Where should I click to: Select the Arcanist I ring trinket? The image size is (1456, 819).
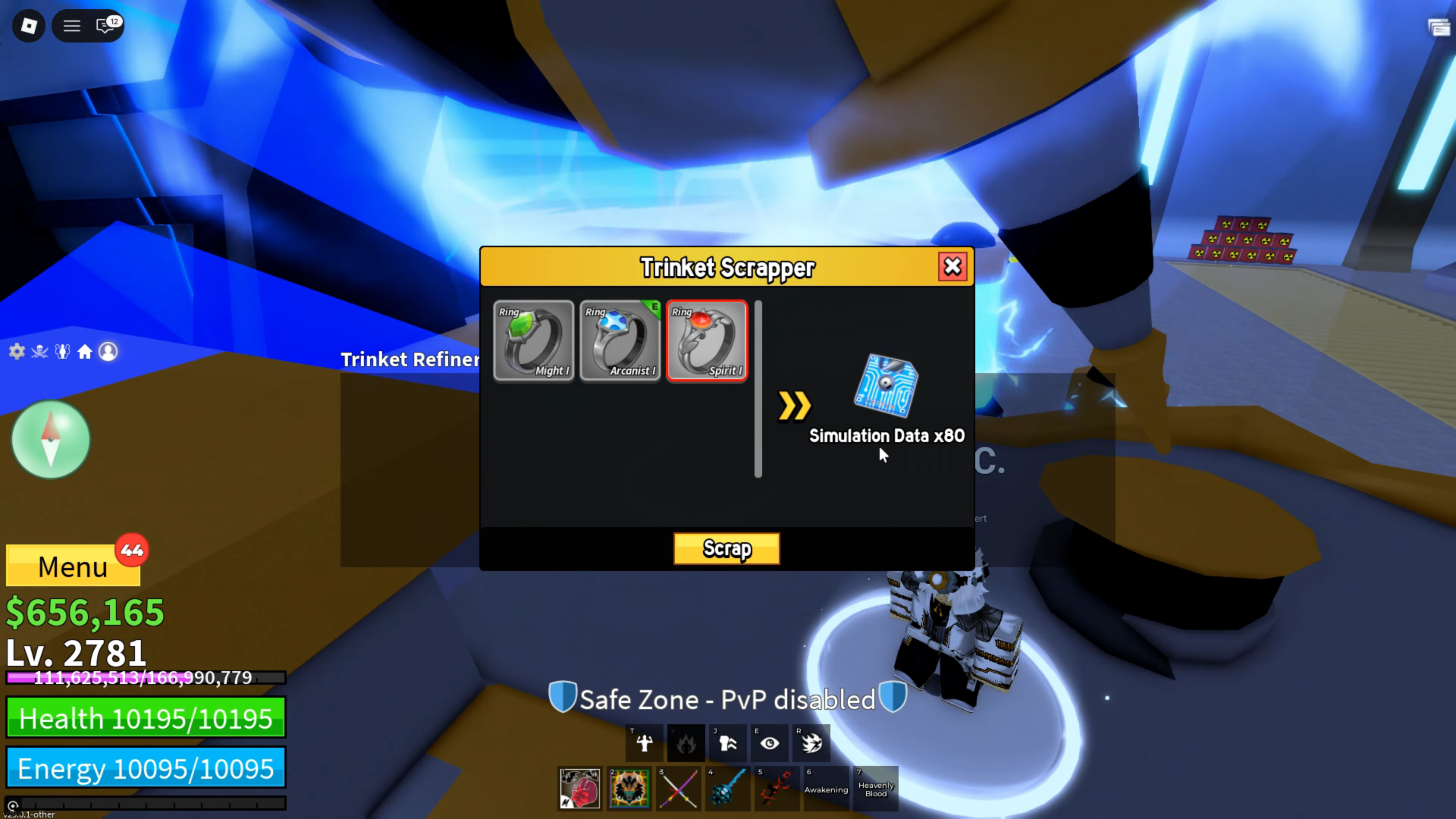click(620, 341)
